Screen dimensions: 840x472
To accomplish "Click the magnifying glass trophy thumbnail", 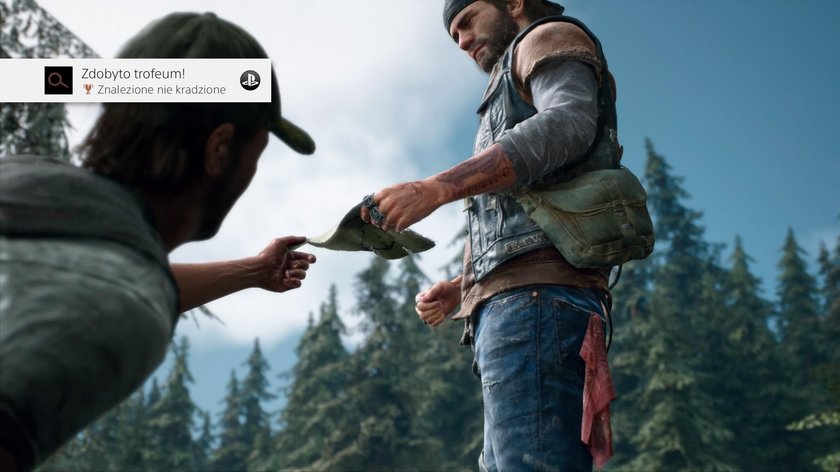I will pos(59,81).
